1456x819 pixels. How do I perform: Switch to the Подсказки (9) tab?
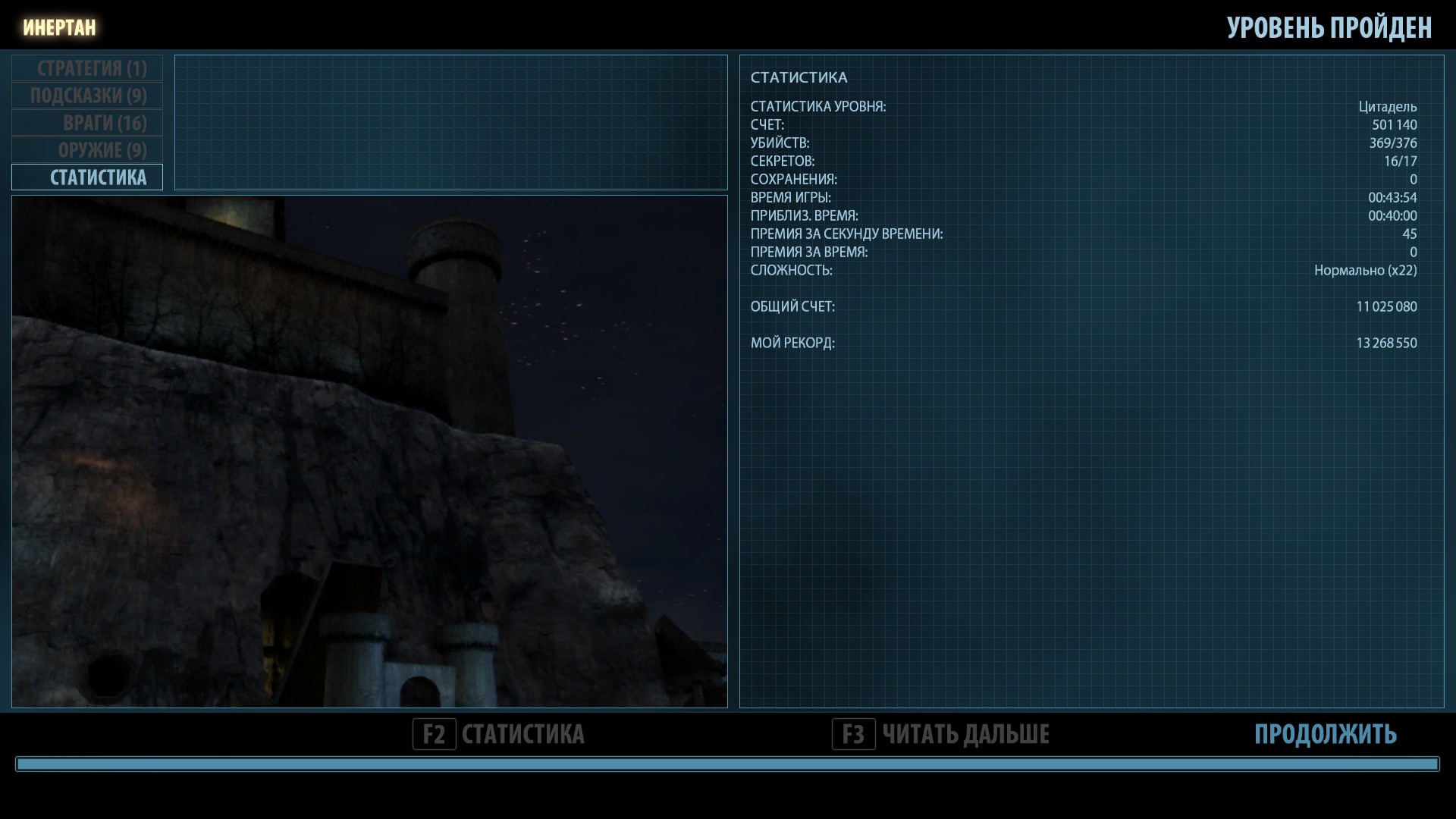pos(87,96)
